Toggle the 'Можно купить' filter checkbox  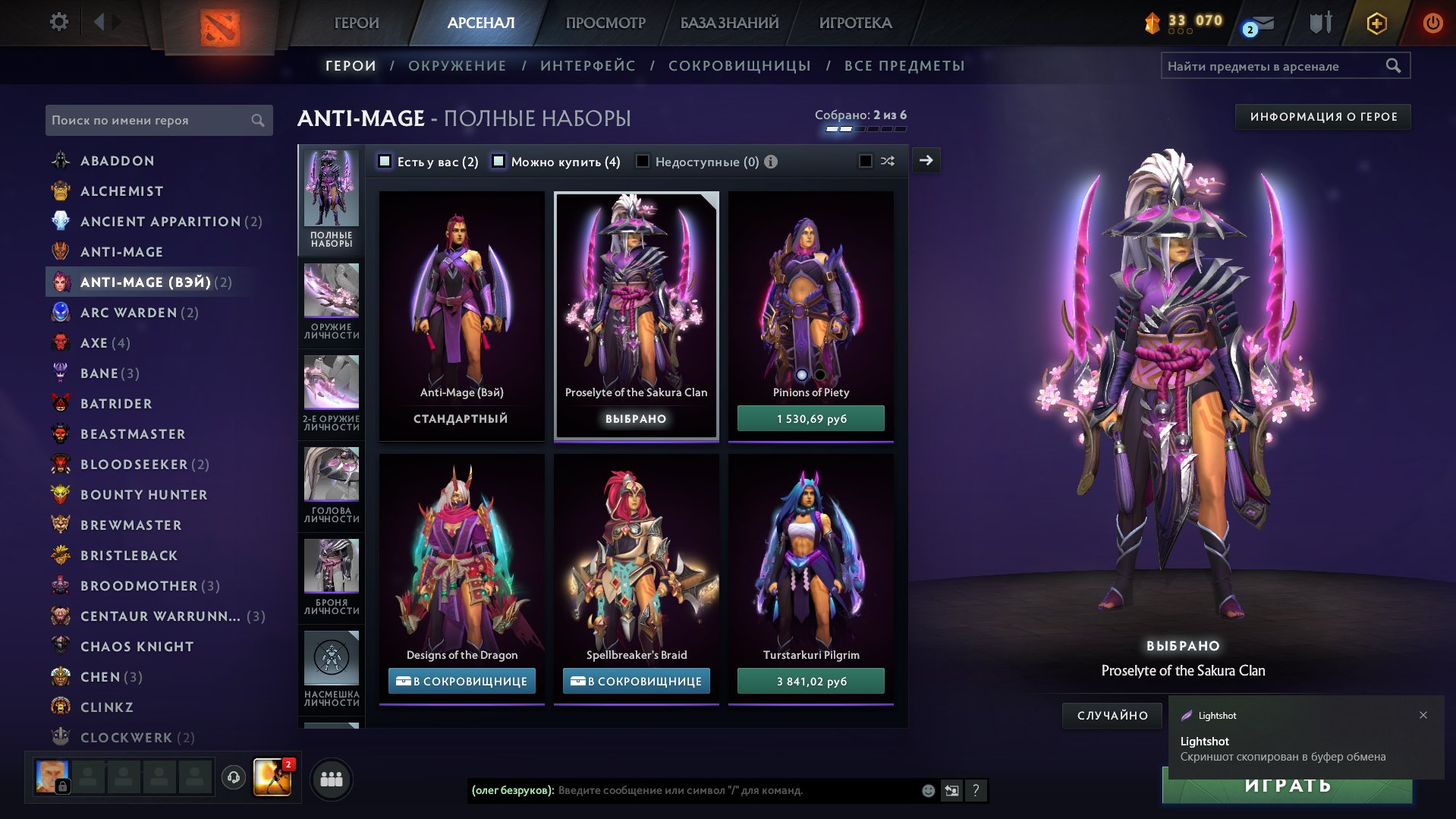[x=498, y=162]
